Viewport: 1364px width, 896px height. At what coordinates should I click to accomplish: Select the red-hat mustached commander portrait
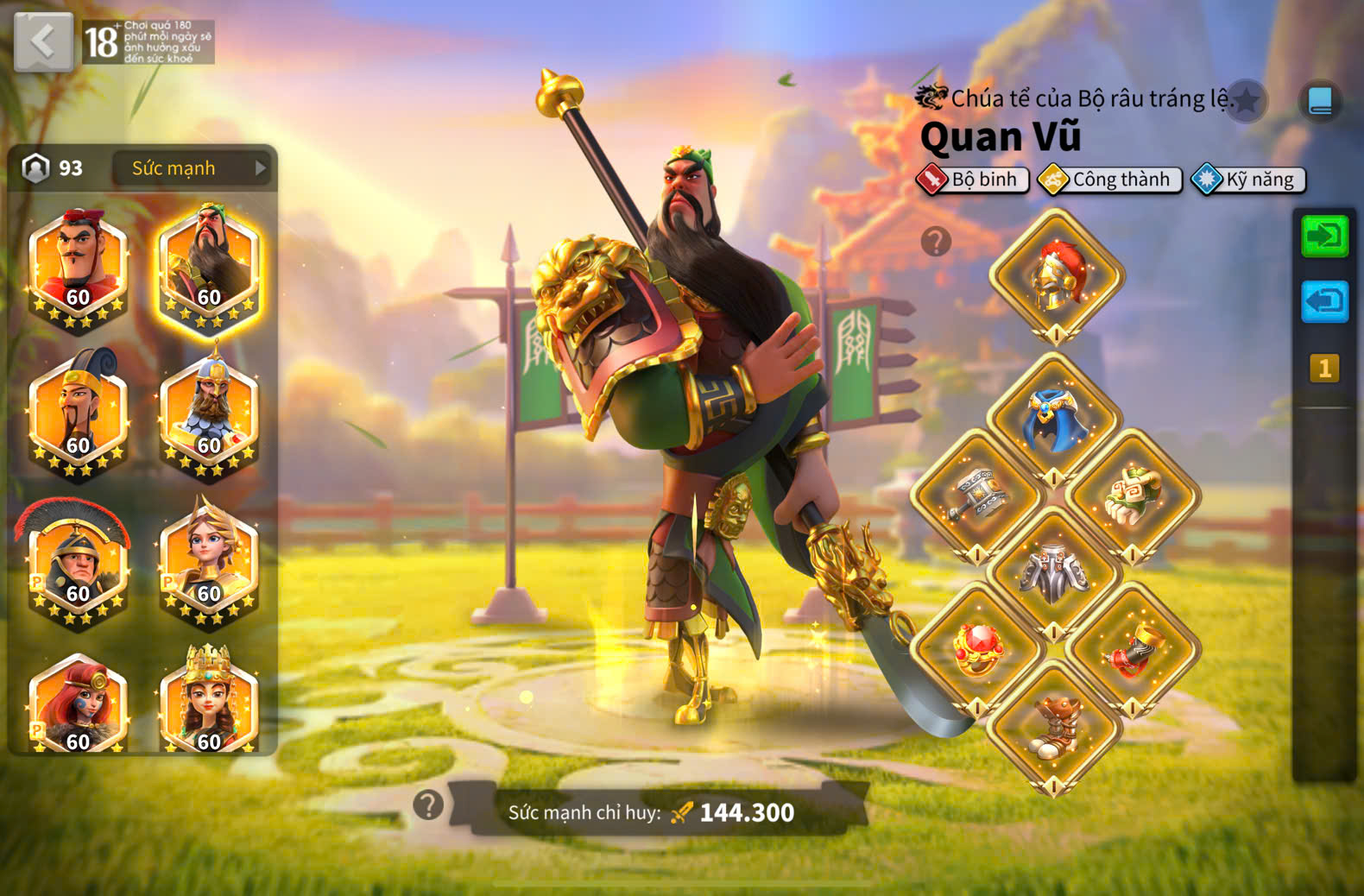[78, 264]
